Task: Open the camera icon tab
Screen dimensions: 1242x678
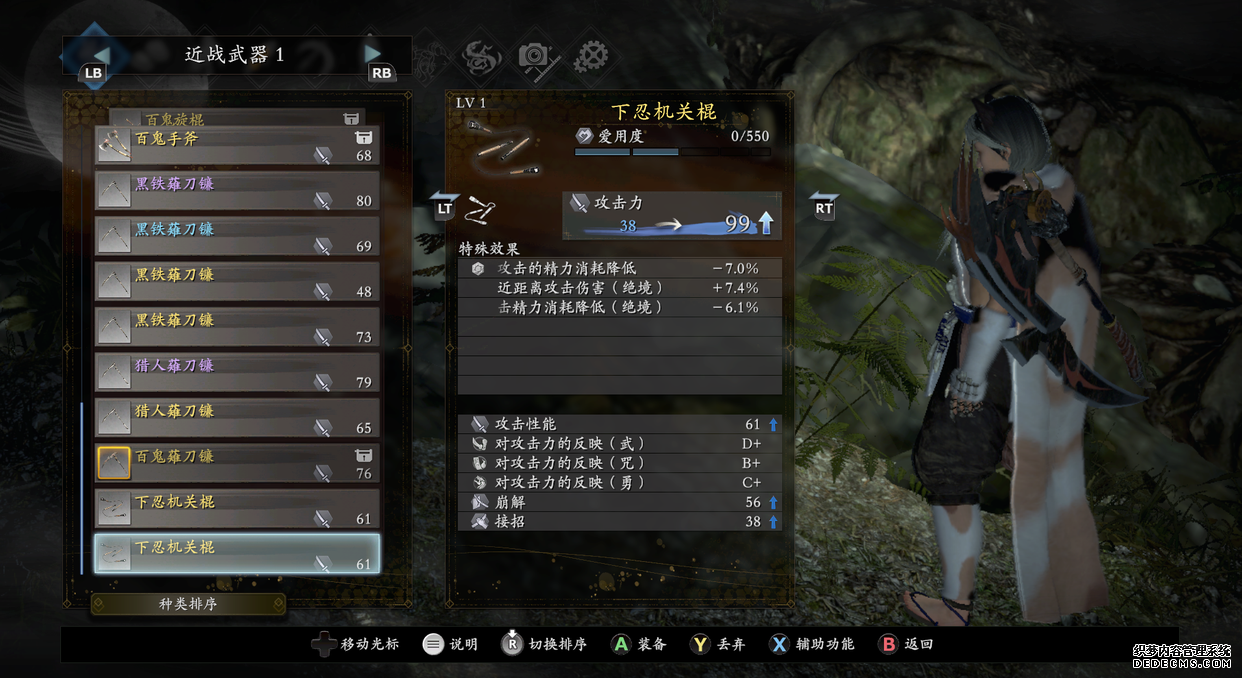Action: (538, 55)
